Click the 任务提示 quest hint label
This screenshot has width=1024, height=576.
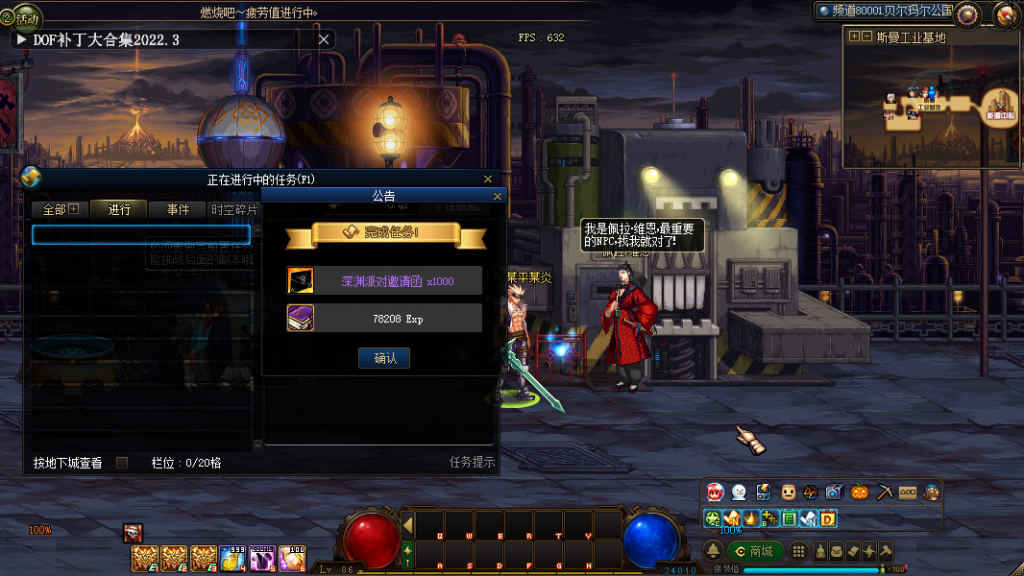(472, 463)
